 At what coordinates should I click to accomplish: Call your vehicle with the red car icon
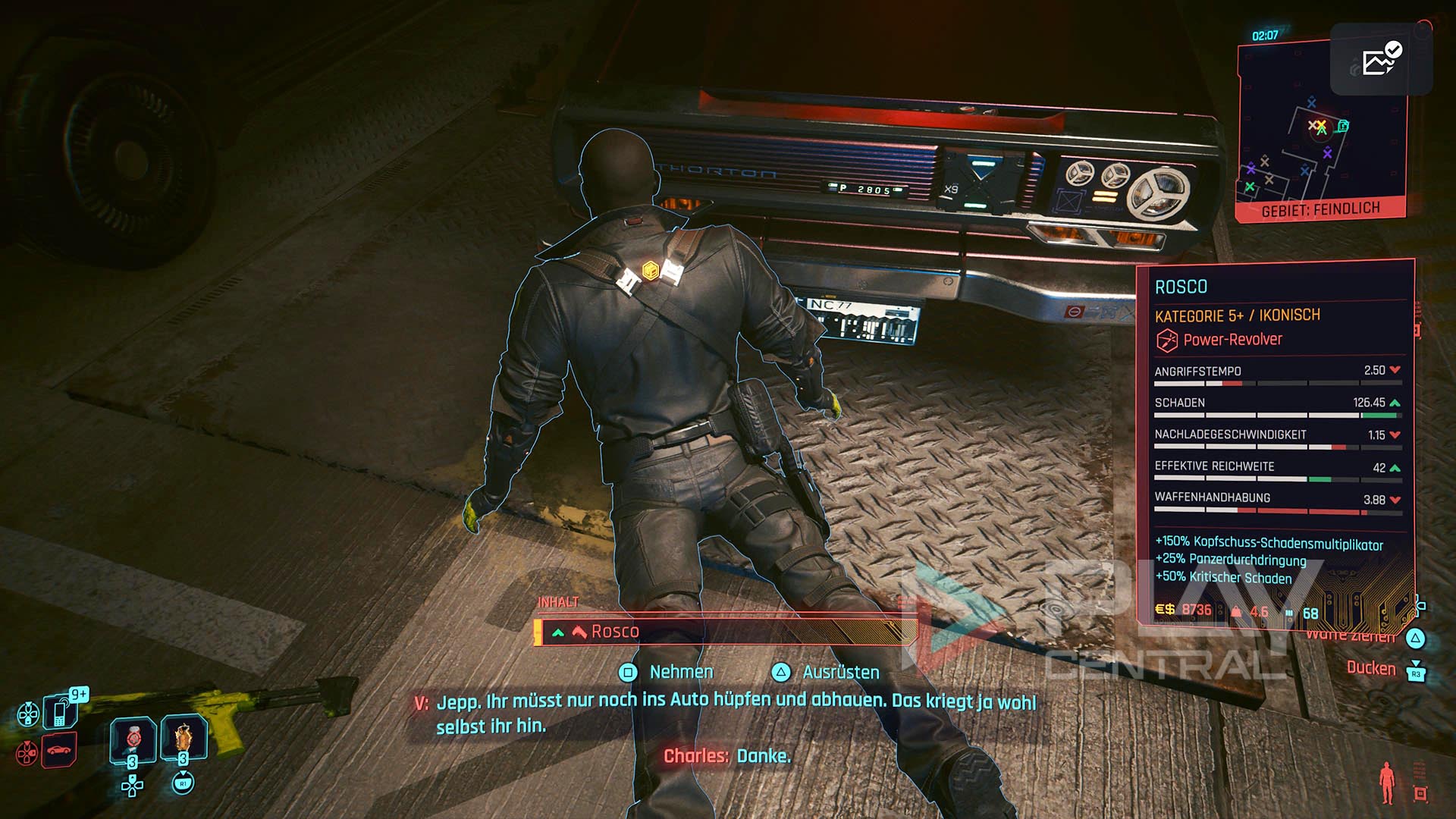tap(59, 751)
